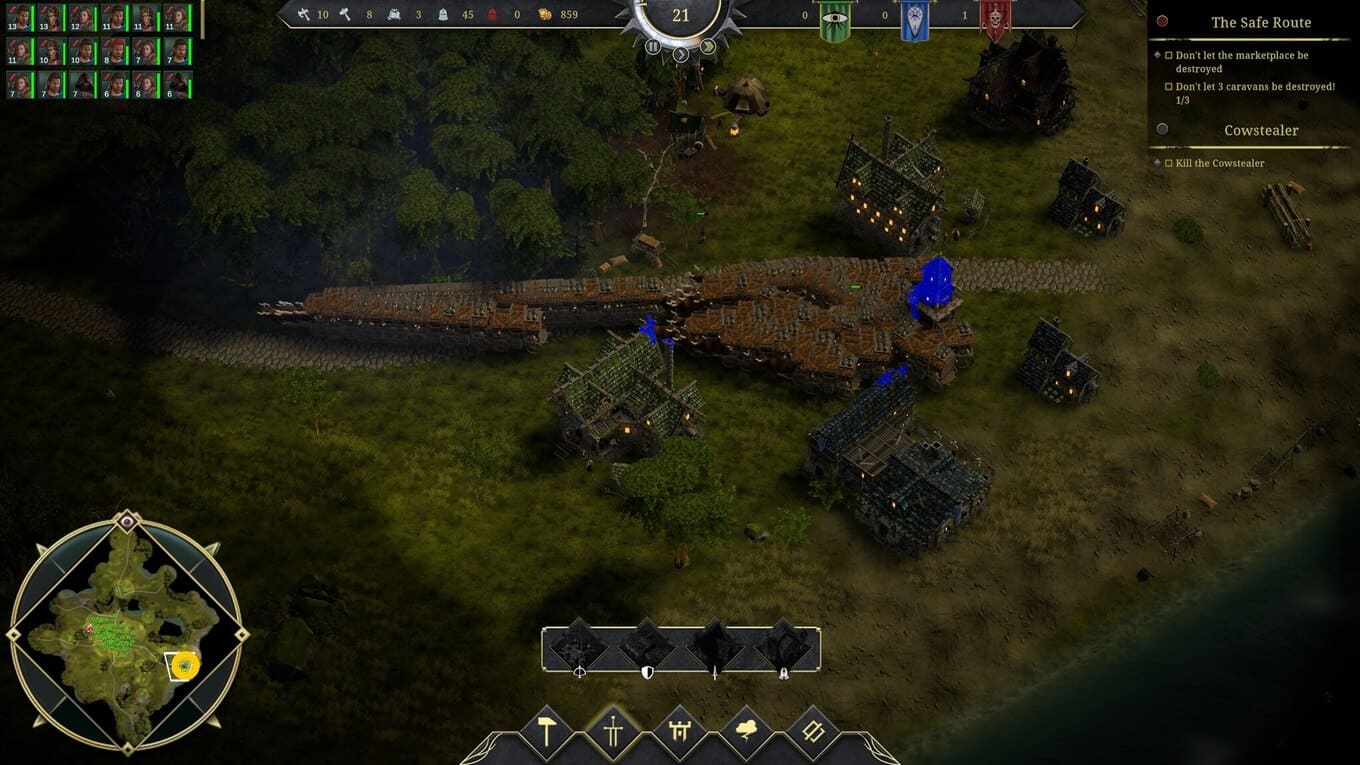Open the hammer build menu

tap(546, 731)
